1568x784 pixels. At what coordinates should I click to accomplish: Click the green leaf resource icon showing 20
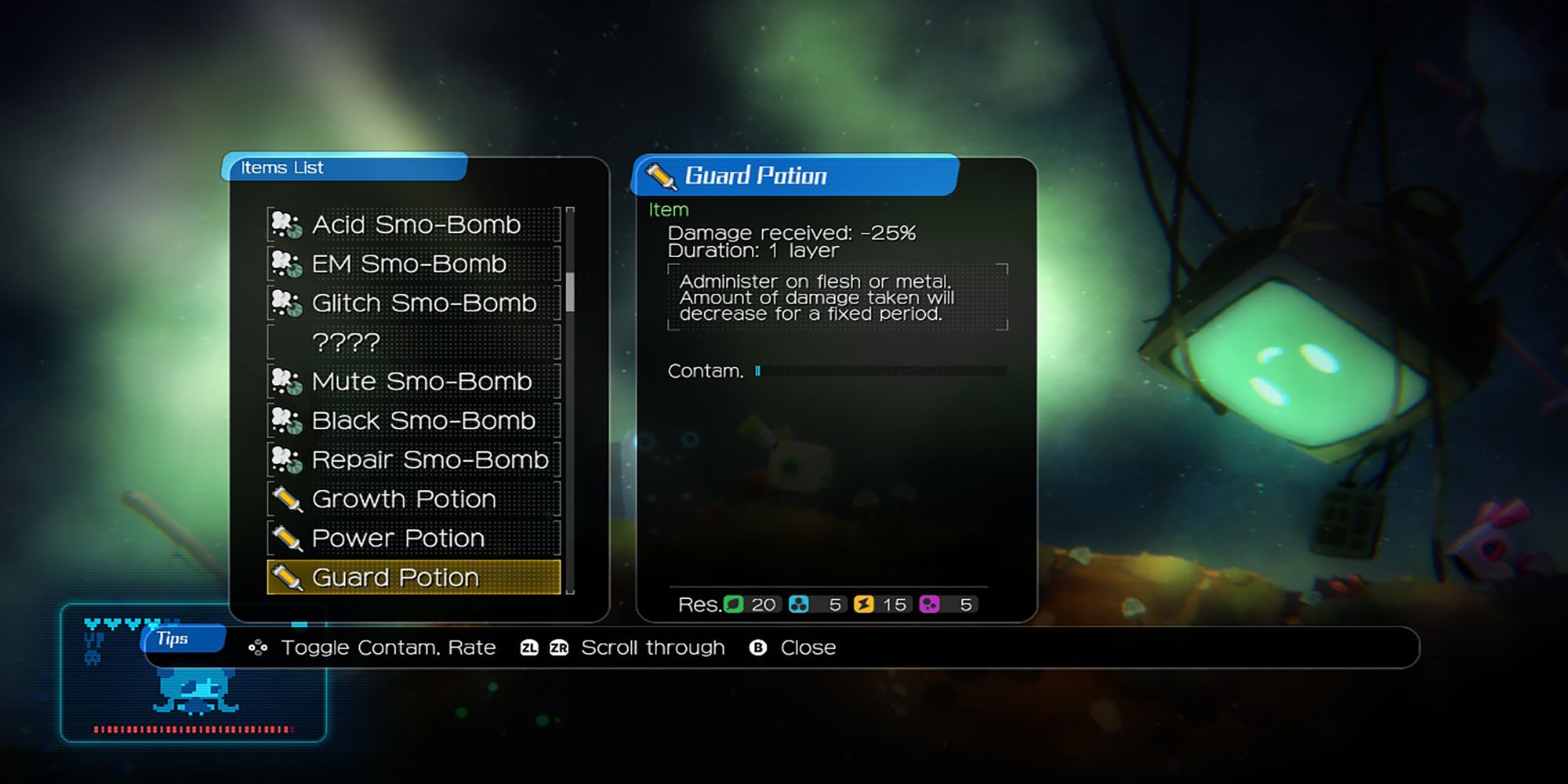[x=734, y=604]
